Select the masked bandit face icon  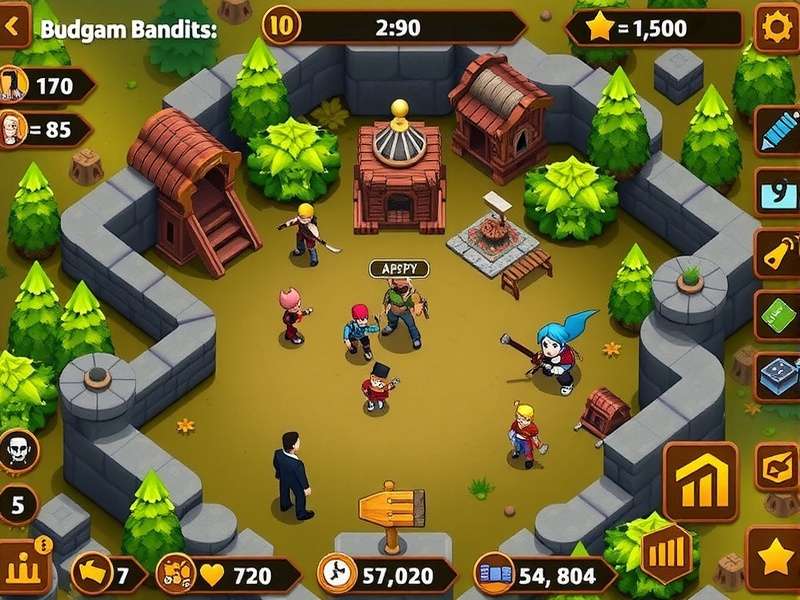[20, 449]
